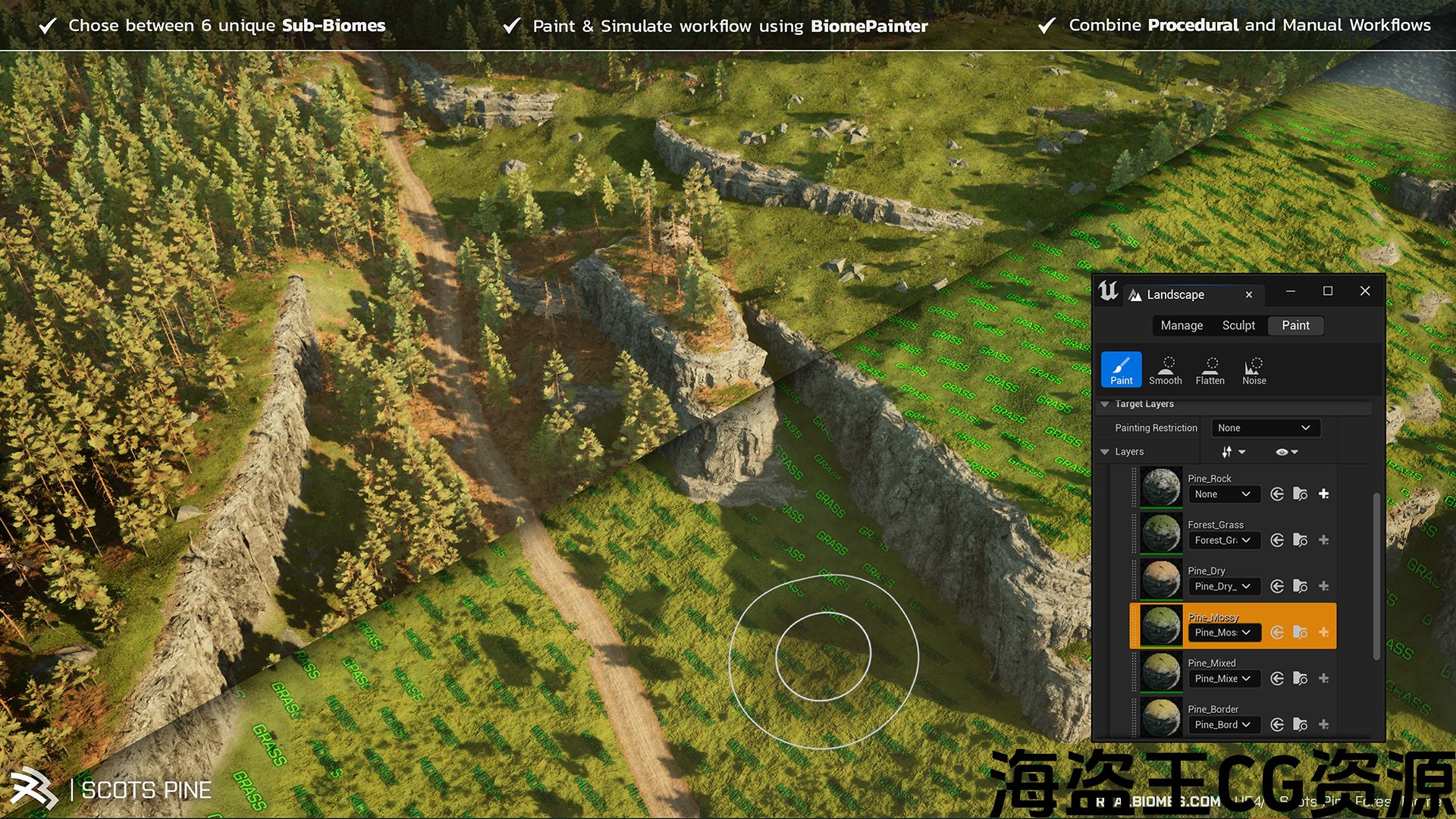Select the Forest_Grass layer thumbnail
The height and width of the screenshot is (819, 1456).
tap(1161, 533)
